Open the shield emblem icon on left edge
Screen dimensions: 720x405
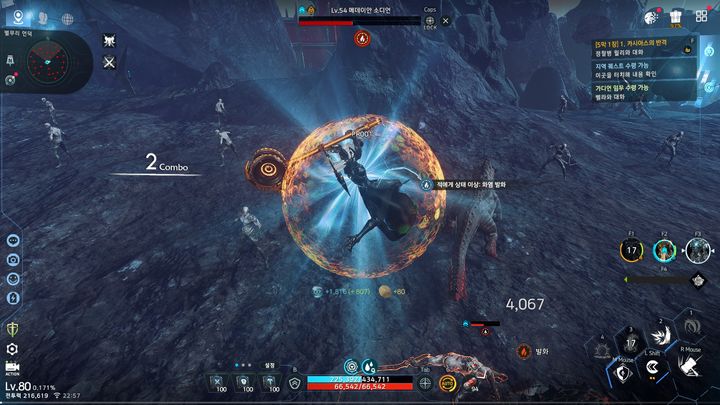point(12,328)
